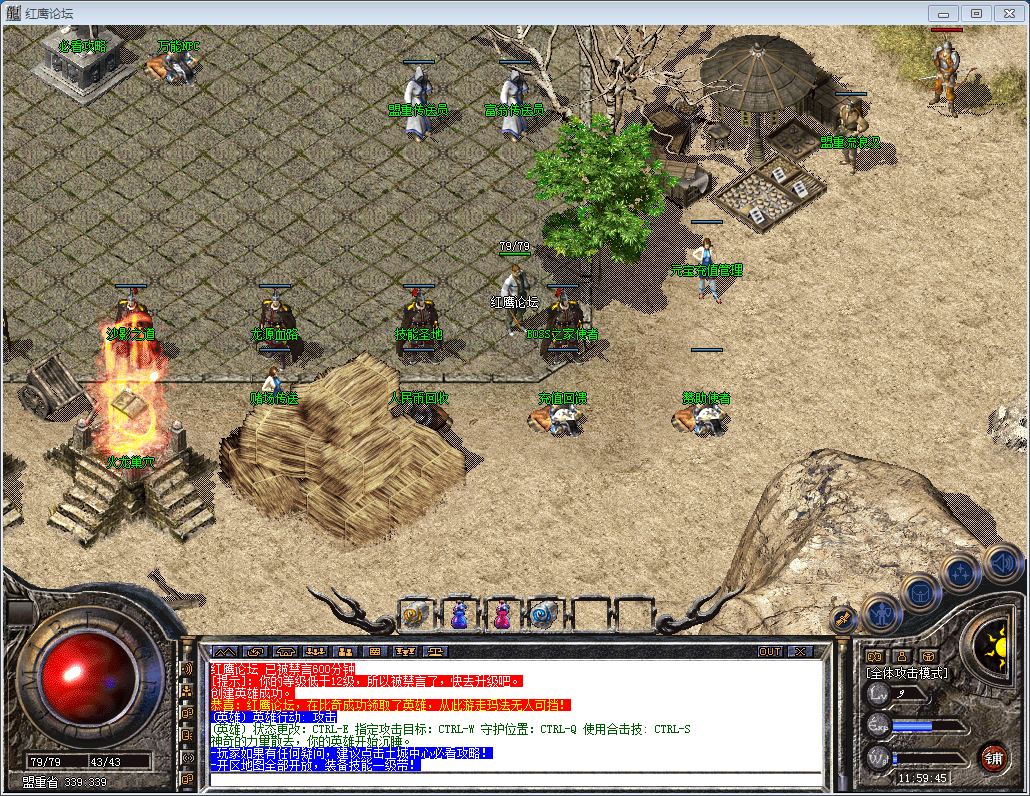
Task: Use the blue potion in the belt
Action: pyautogui.click(x=459, y=615)
